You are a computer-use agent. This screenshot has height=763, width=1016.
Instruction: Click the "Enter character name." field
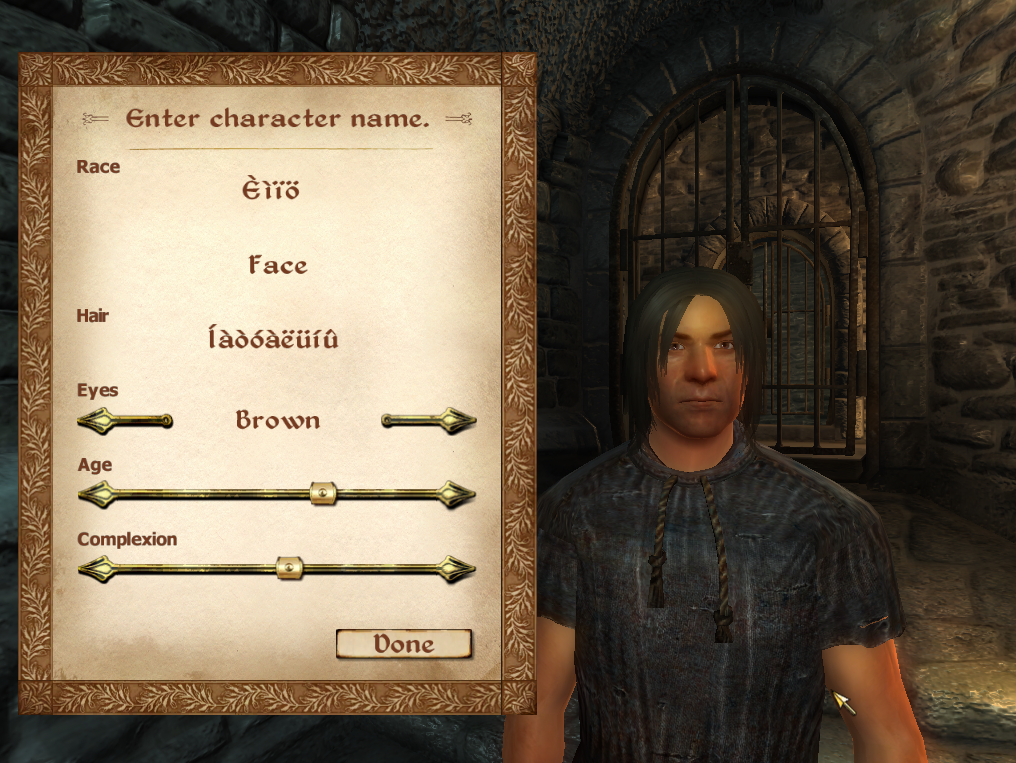tap(277, 119)
